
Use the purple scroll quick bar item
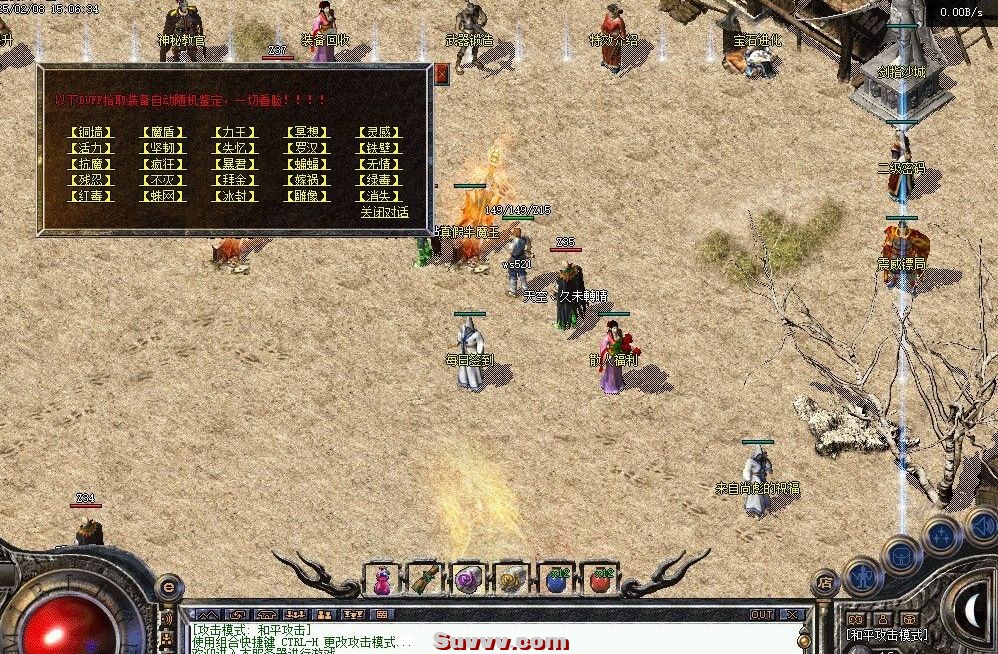tap(468, 579)
